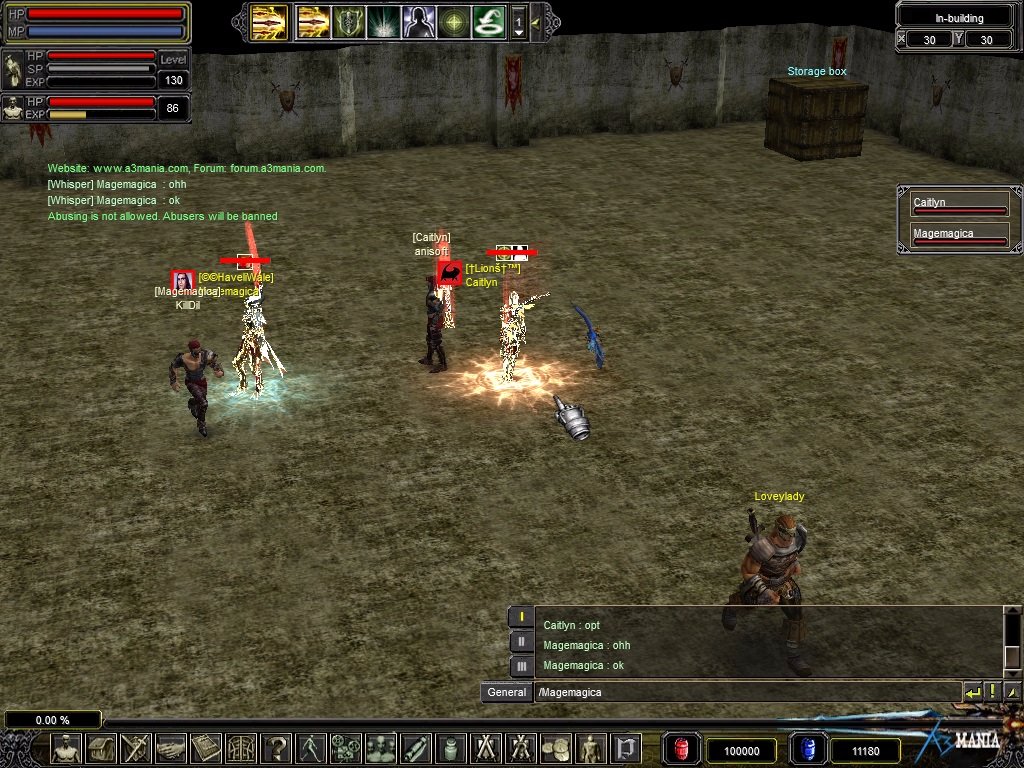This screenshot has height=768, width=1024.
Task: Use the blue MP potion slot
Action: [x=807, y=750]
